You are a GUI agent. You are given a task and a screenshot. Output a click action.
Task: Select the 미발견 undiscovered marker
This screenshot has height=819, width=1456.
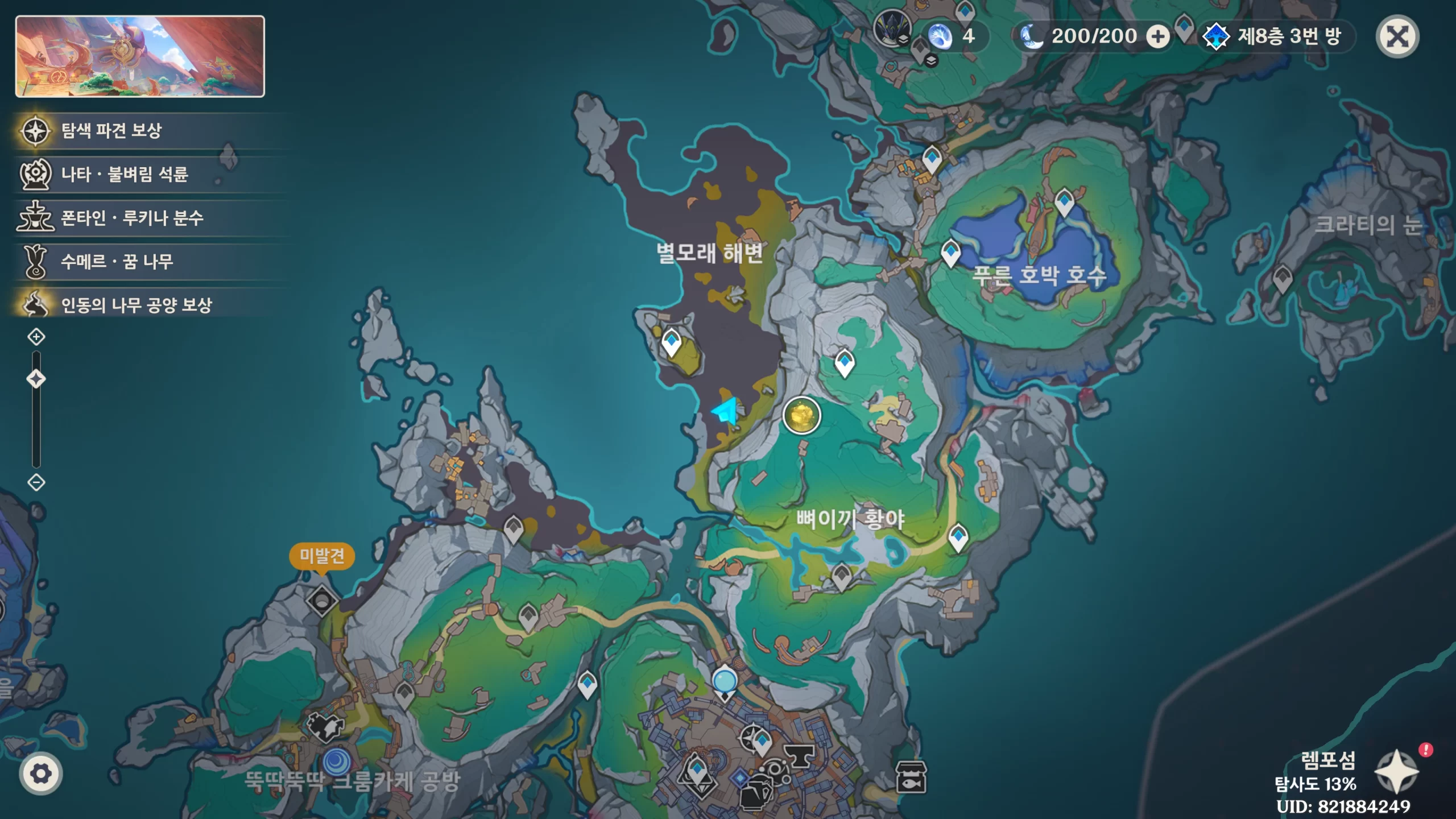322,600
